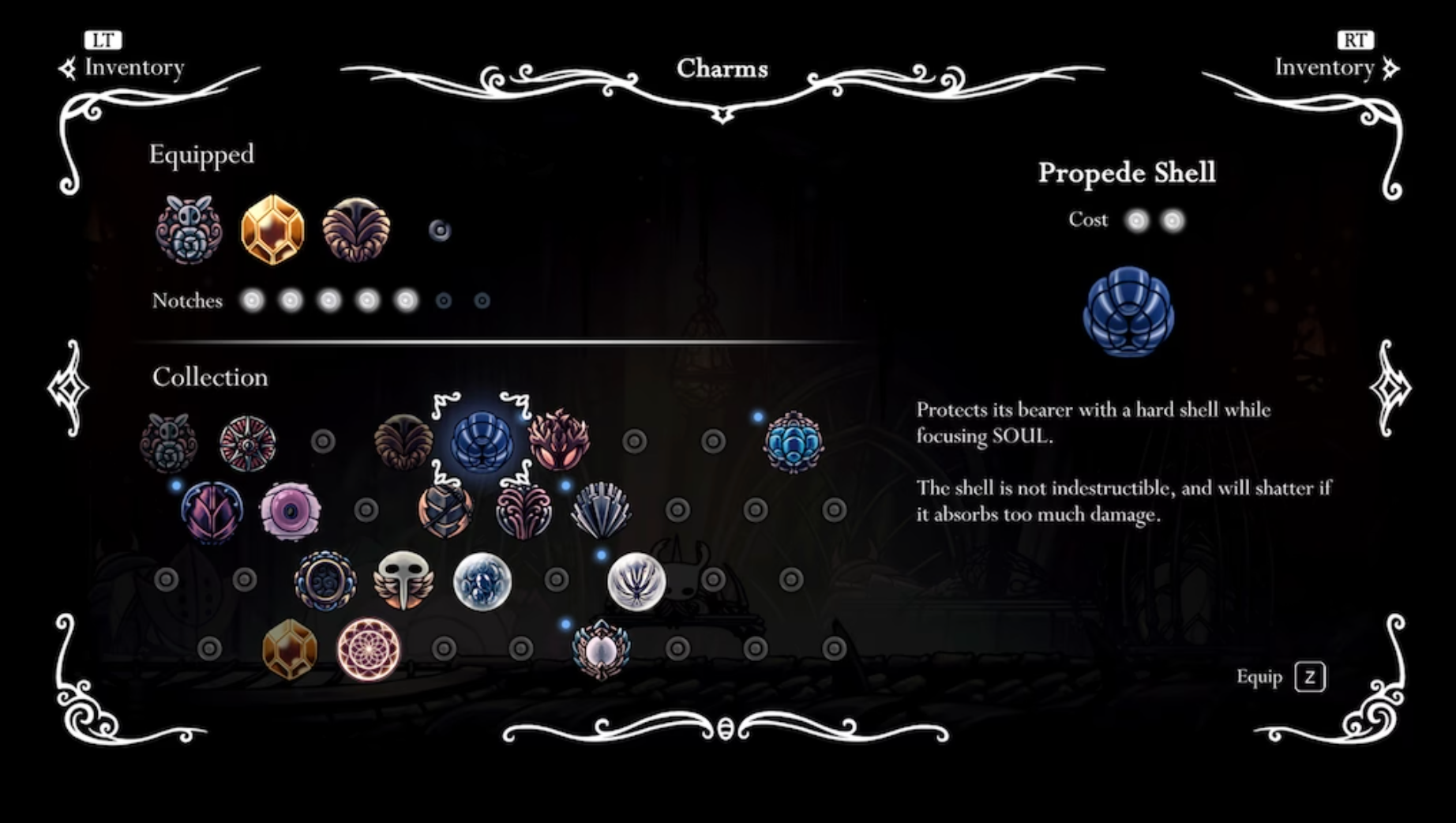The height and width of the screenshot is (823, 1456).
Task: Unequip the brown ribbed shell charm
Action: click(355, 229)
